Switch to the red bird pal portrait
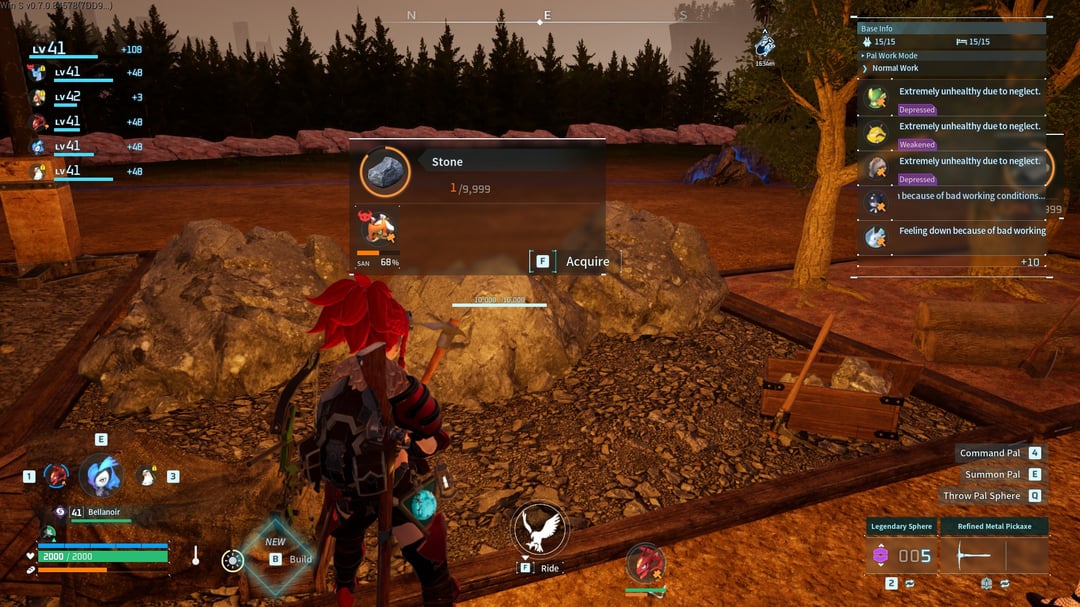The image size is (1080, 607). (56, 476)
